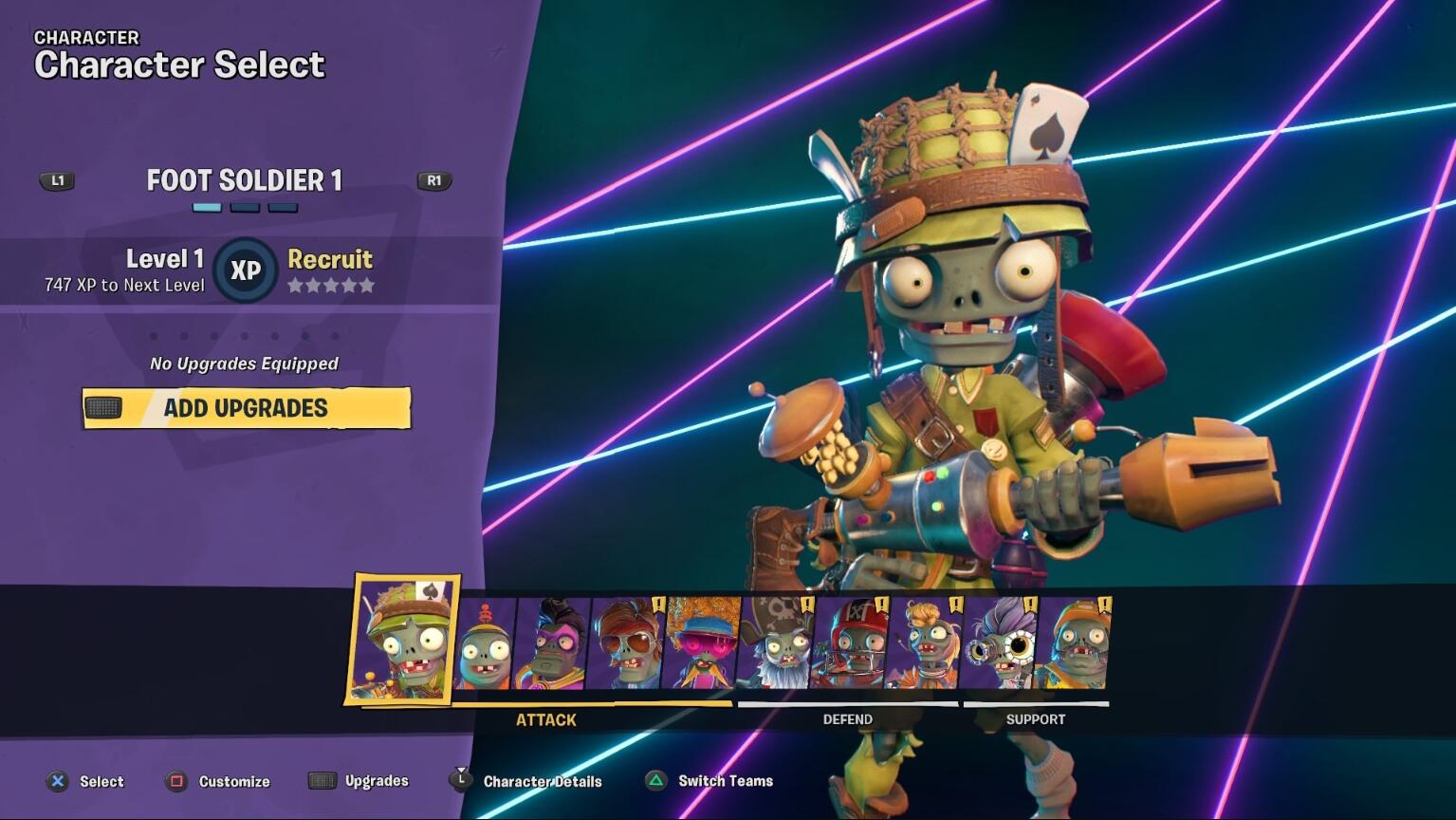
Task: Switch to the Defend class category
Action: [x=847, y=719]
